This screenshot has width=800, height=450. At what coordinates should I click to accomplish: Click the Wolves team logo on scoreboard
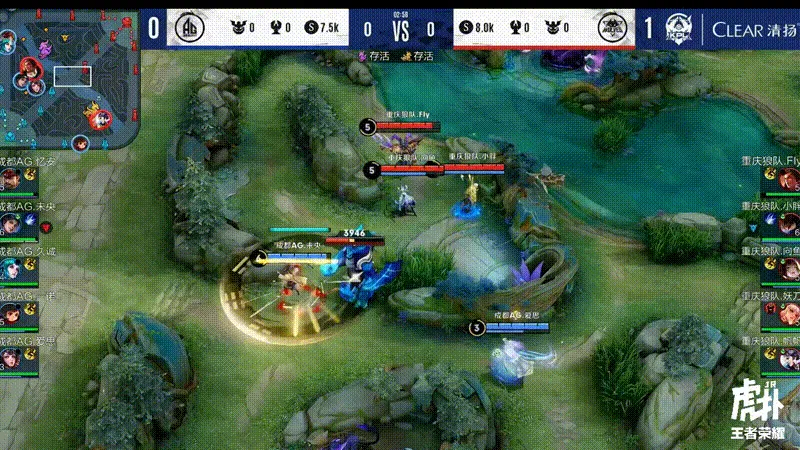click(611, 28)
